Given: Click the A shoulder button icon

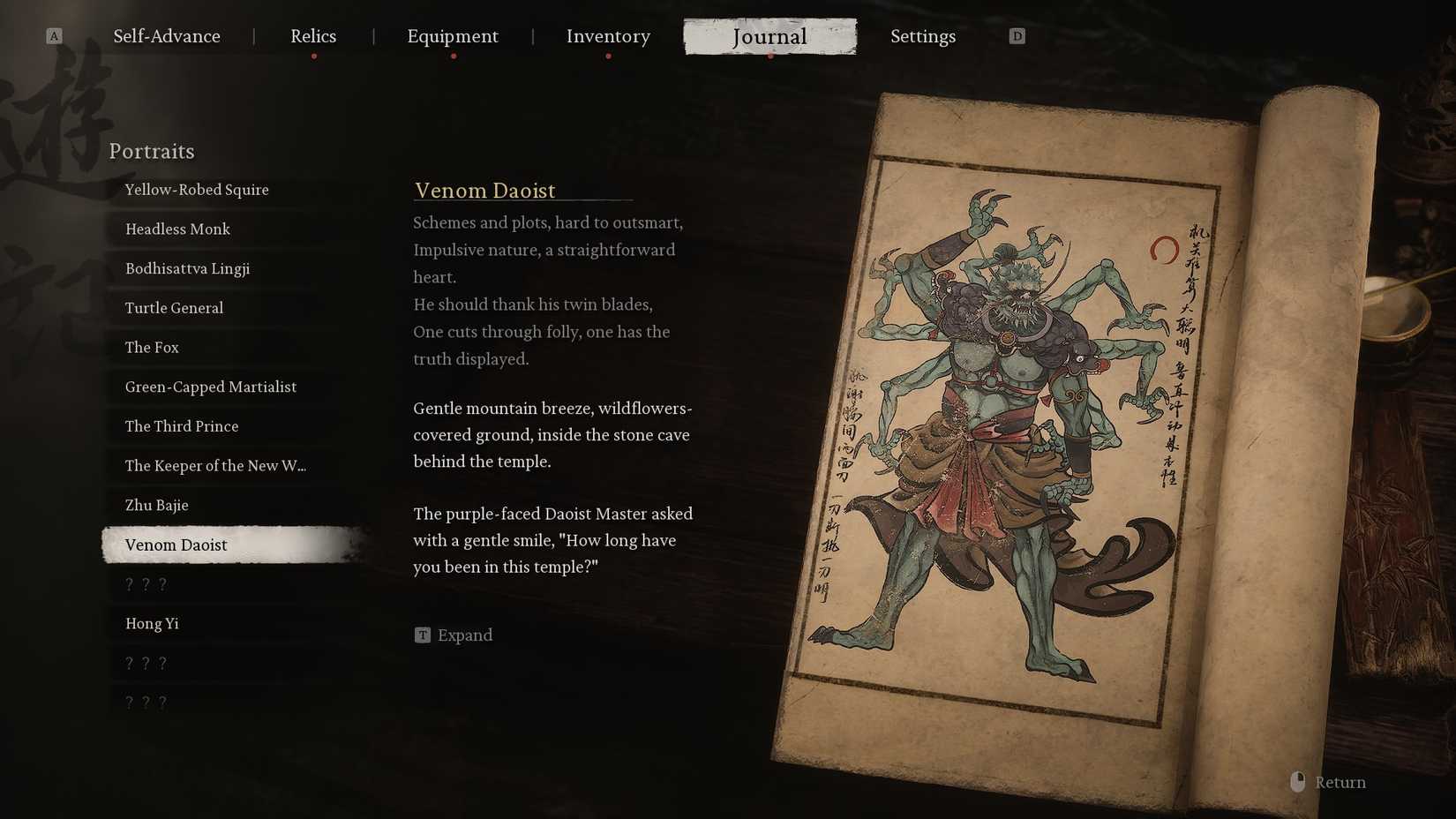Looking at the screenshot, I should [x=55, y=35].
